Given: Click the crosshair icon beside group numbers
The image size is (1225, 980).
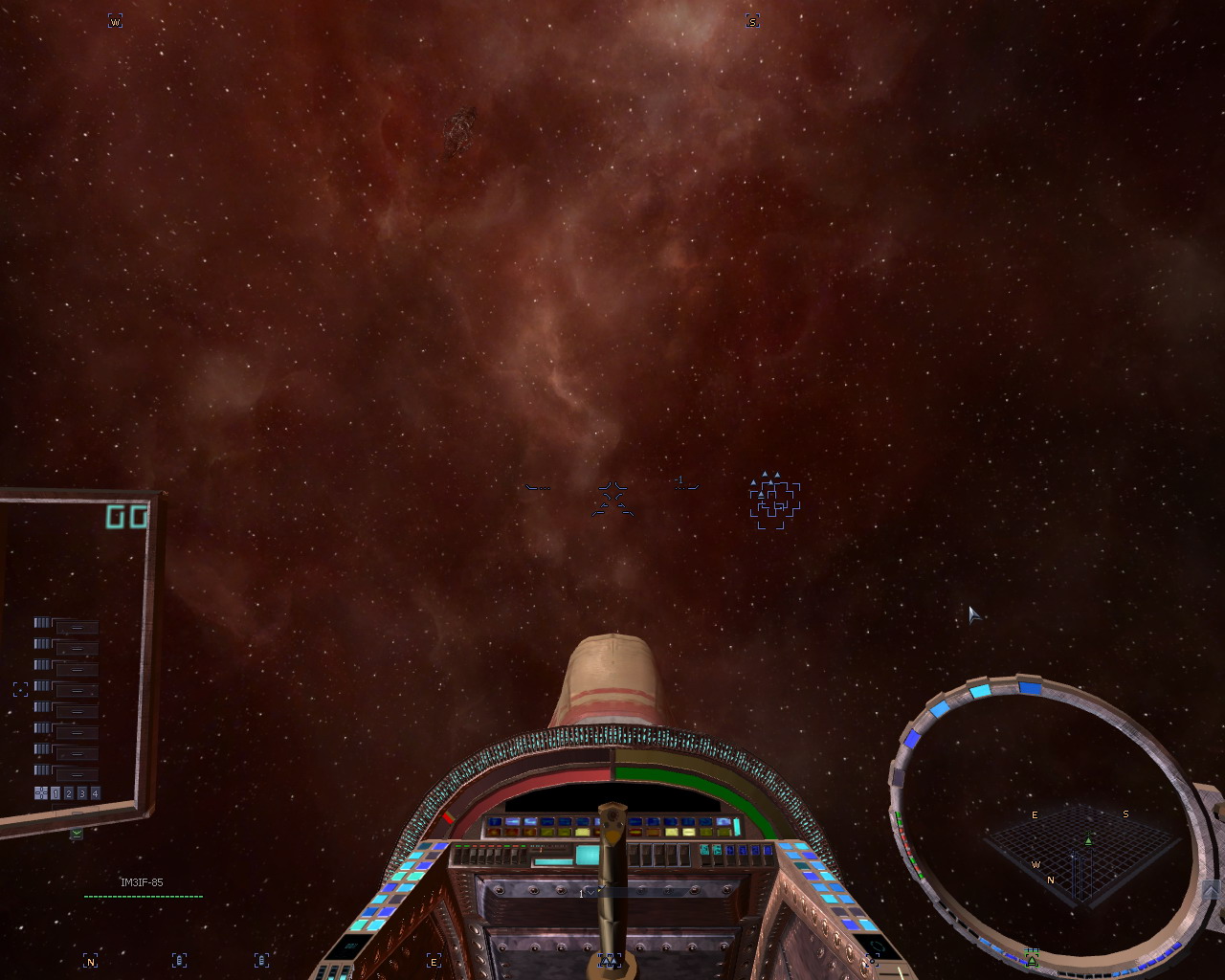Looking at the screenshot, I should [41, 793].
